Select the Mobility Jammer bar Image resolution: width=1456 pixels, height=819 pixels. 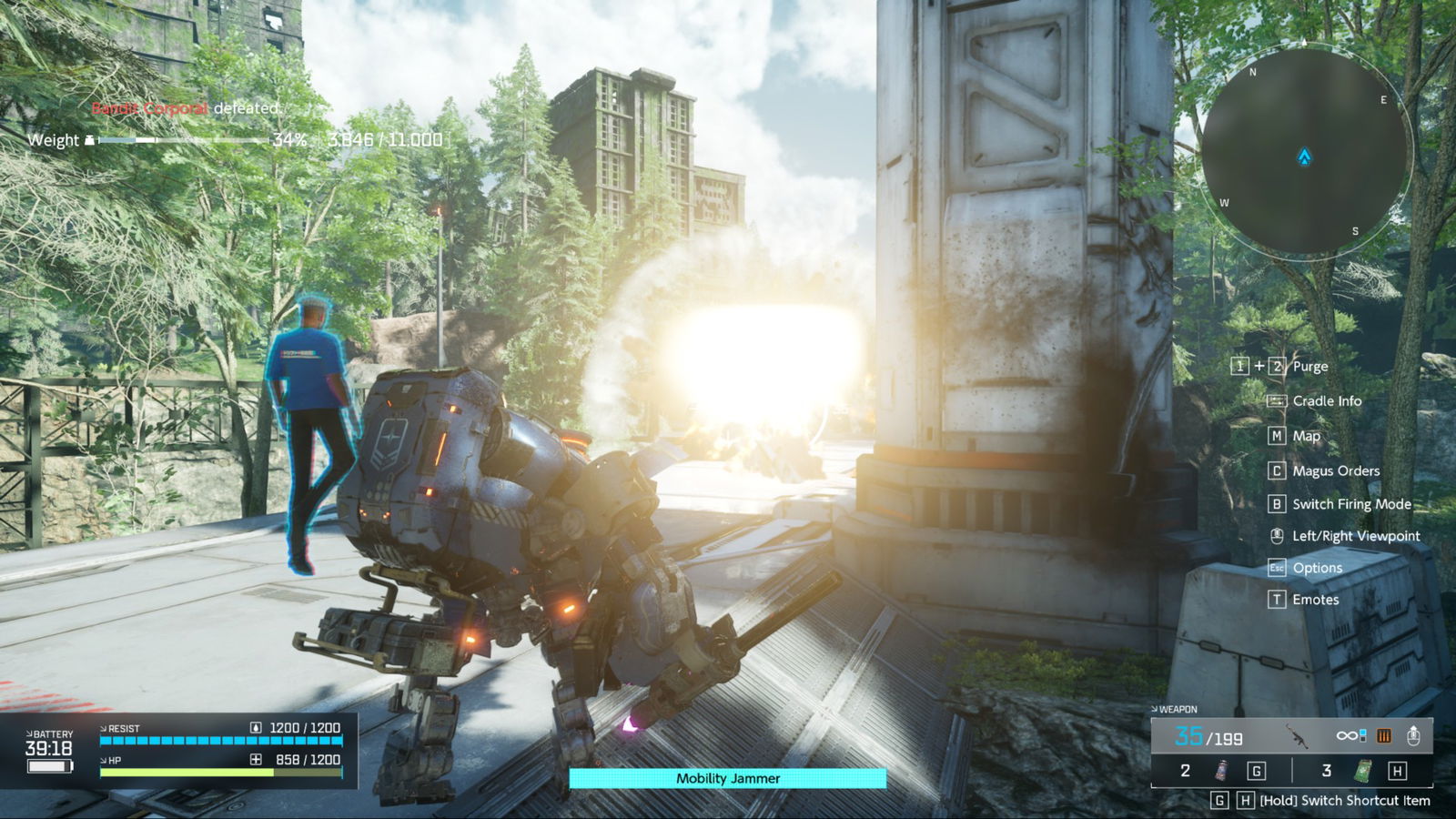pyautogui.click(x=727, y=778)
